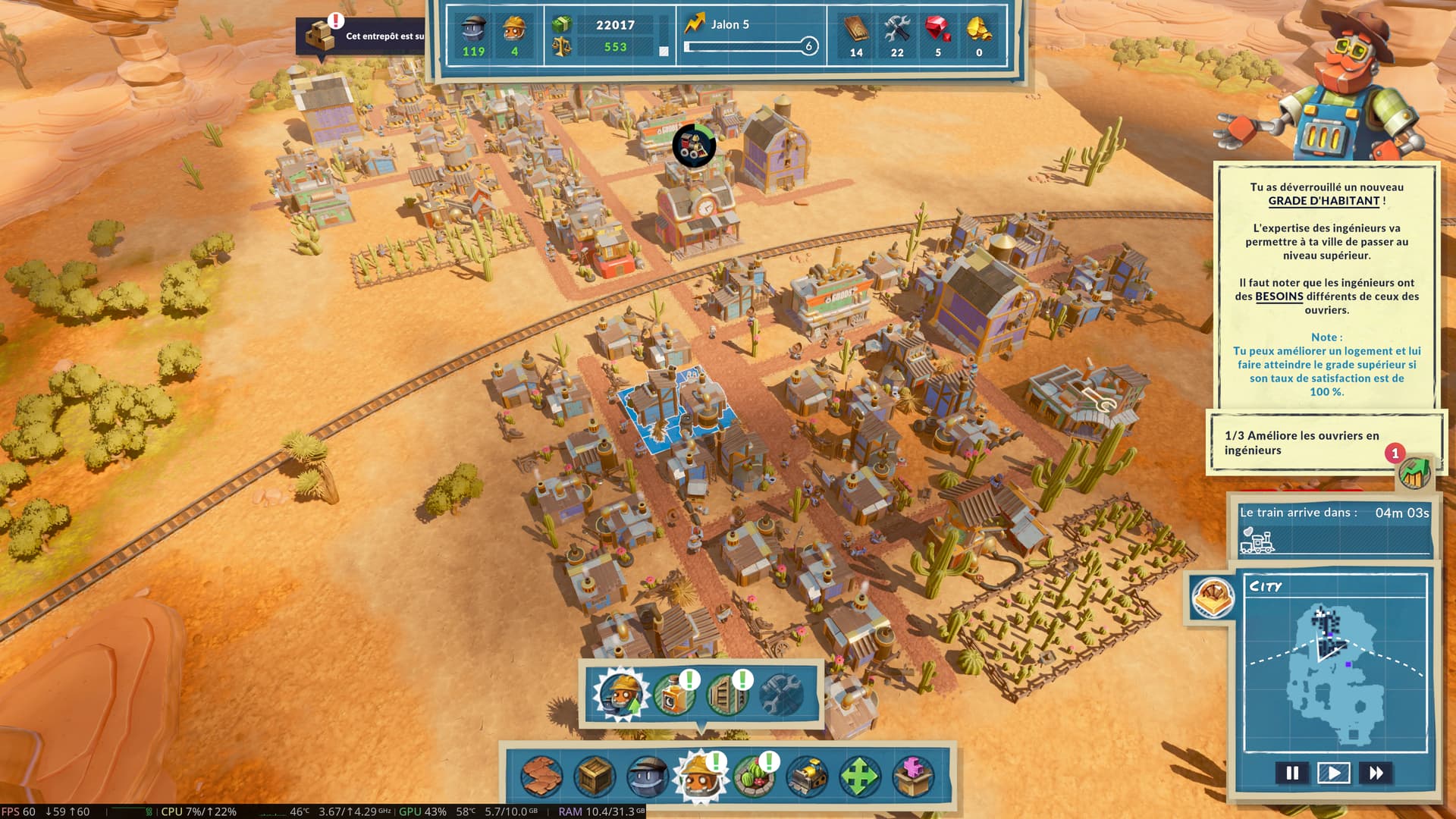Pick the wooden shelf building option
1456x819 pixels.
(726, 695)
